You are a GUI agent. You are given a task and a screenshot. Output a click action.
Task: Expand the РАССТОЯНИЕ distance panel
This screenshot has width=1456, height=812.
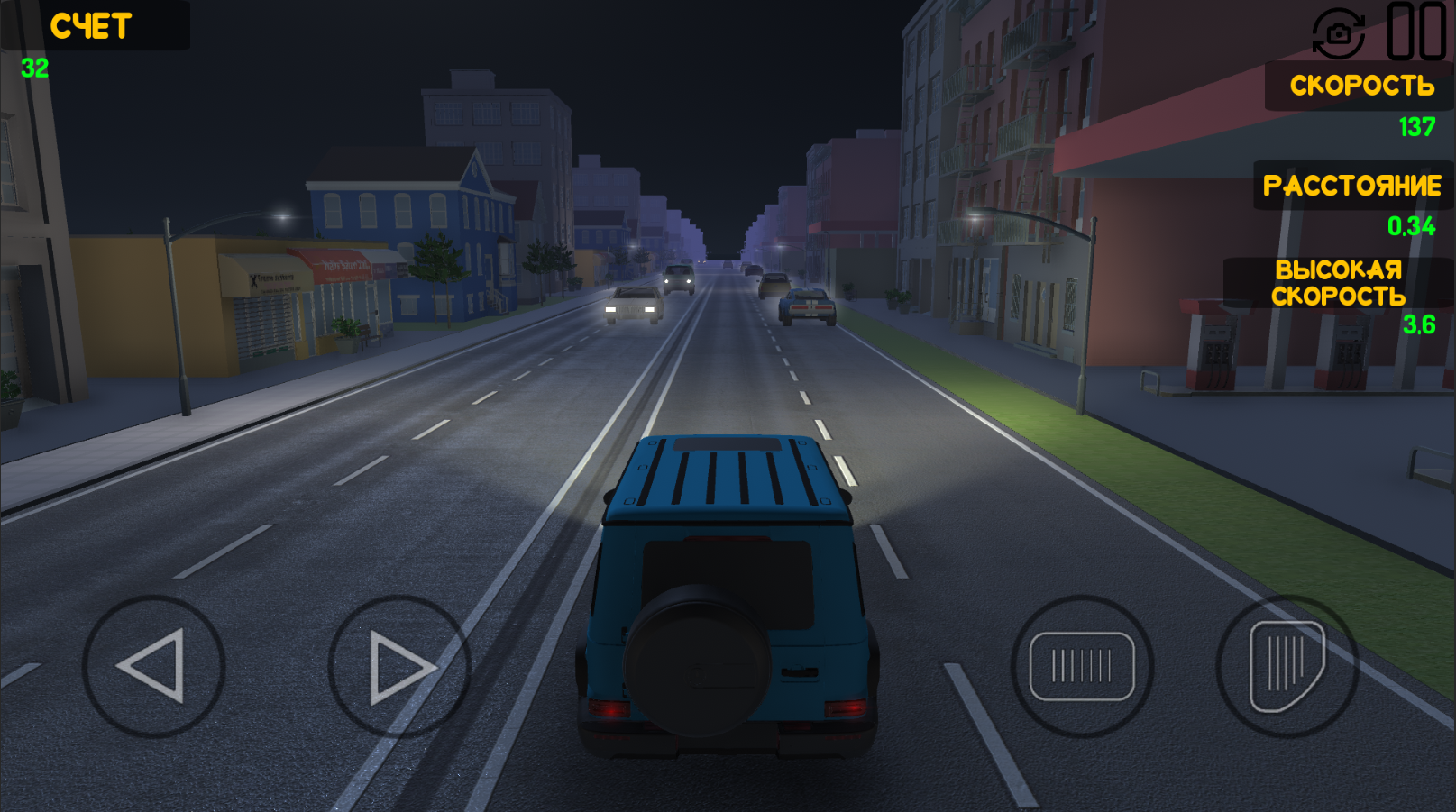(1352, 187)
